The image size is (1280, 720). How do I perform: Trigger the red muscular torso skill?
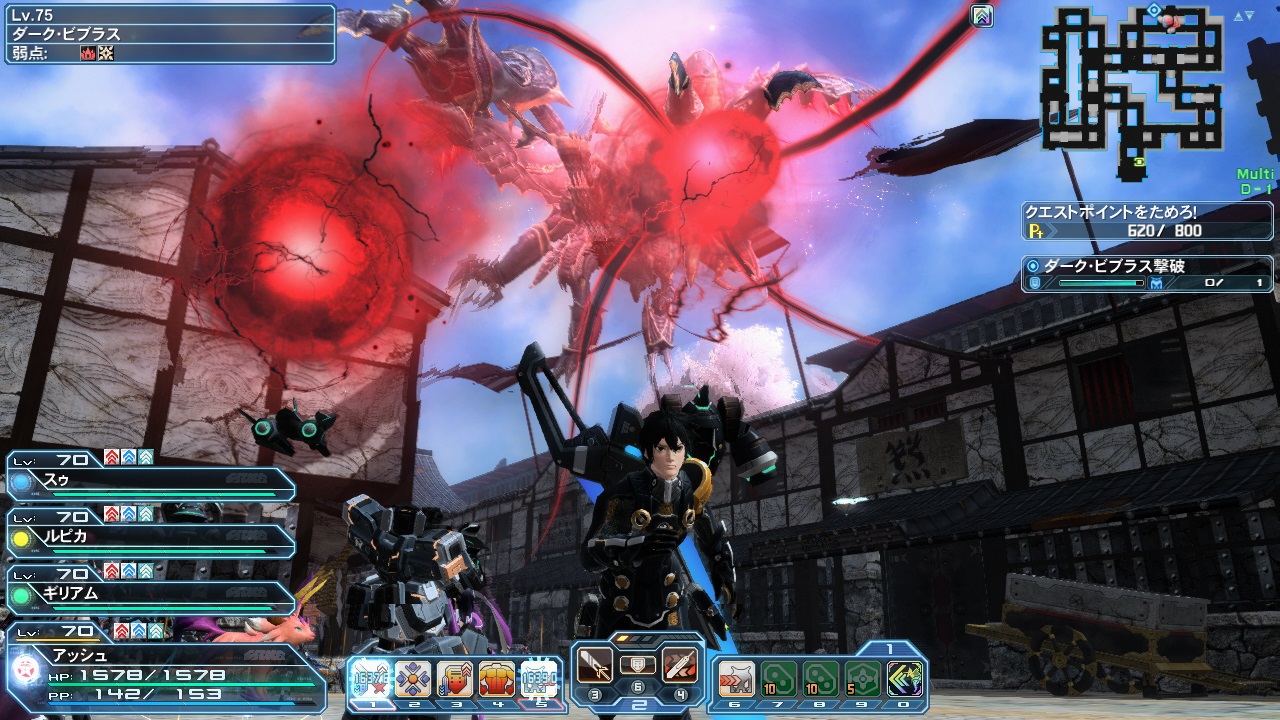point(497,679)
